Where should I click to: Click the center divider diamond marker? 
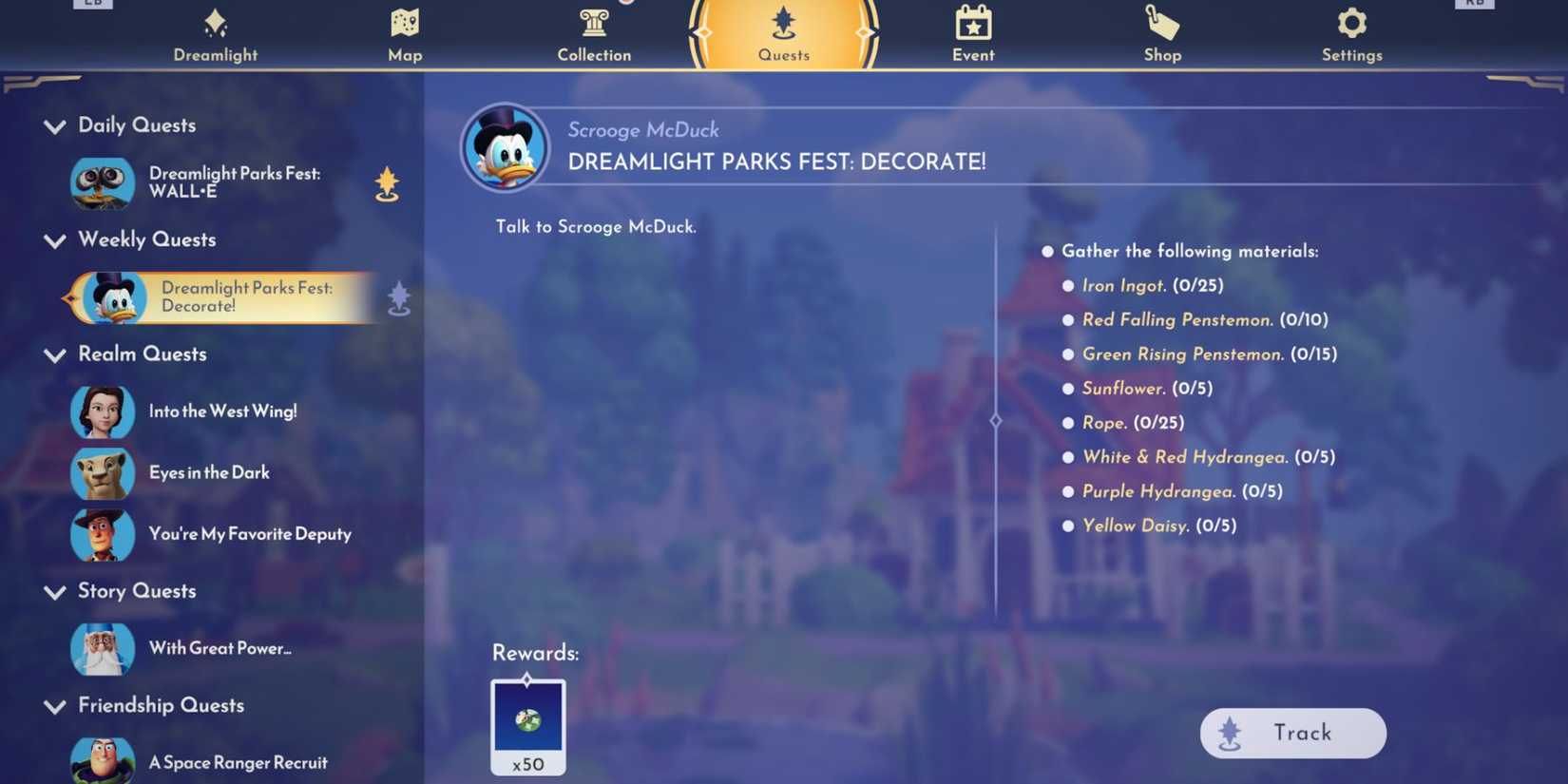996,420
